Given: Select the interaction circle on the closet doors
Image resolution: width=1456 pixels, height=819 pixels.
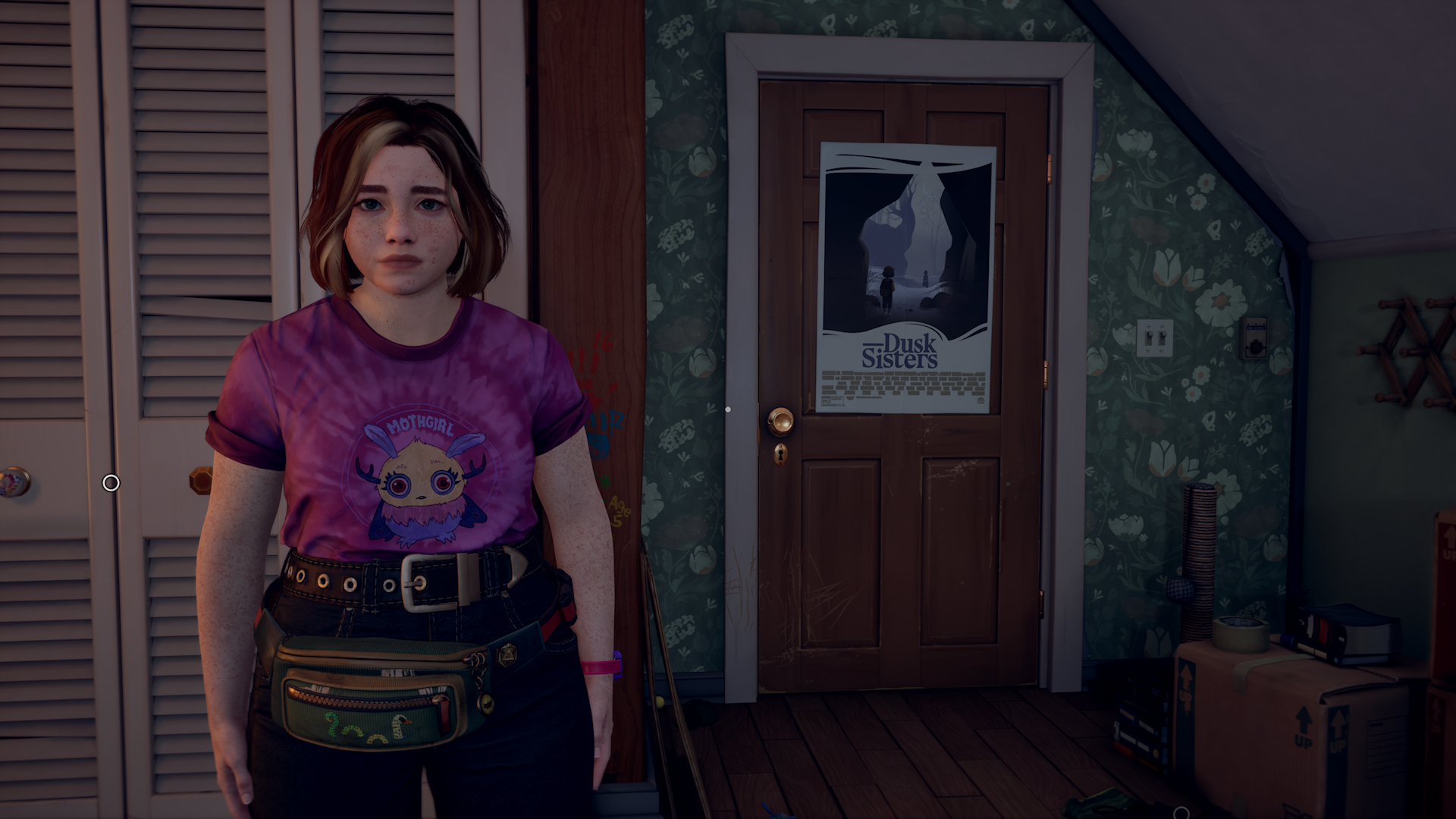Looking at the screenshot, I should pos(111,483).
